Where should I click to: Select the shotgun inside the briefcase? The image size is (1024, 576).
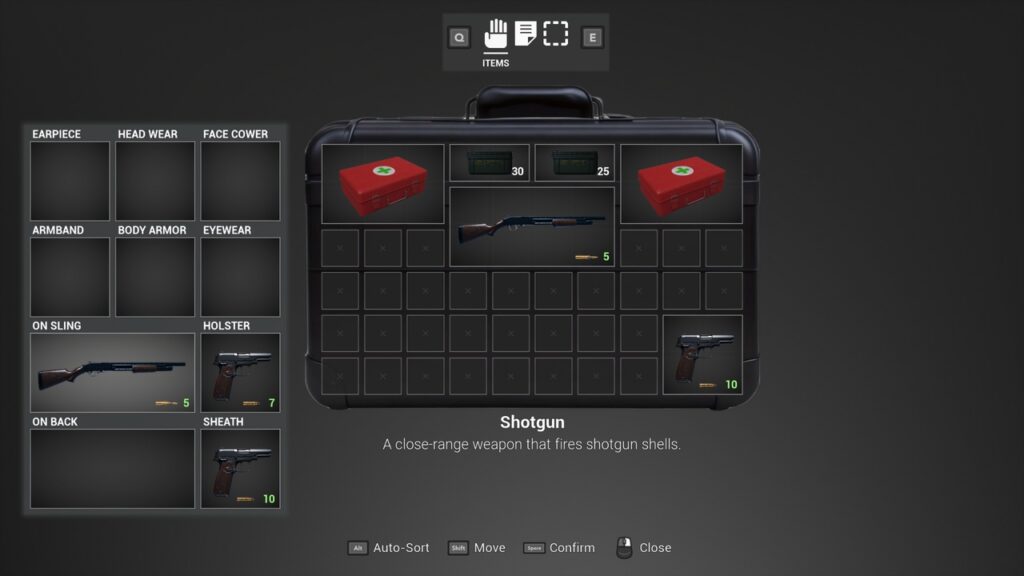click(x=532, y=227)
